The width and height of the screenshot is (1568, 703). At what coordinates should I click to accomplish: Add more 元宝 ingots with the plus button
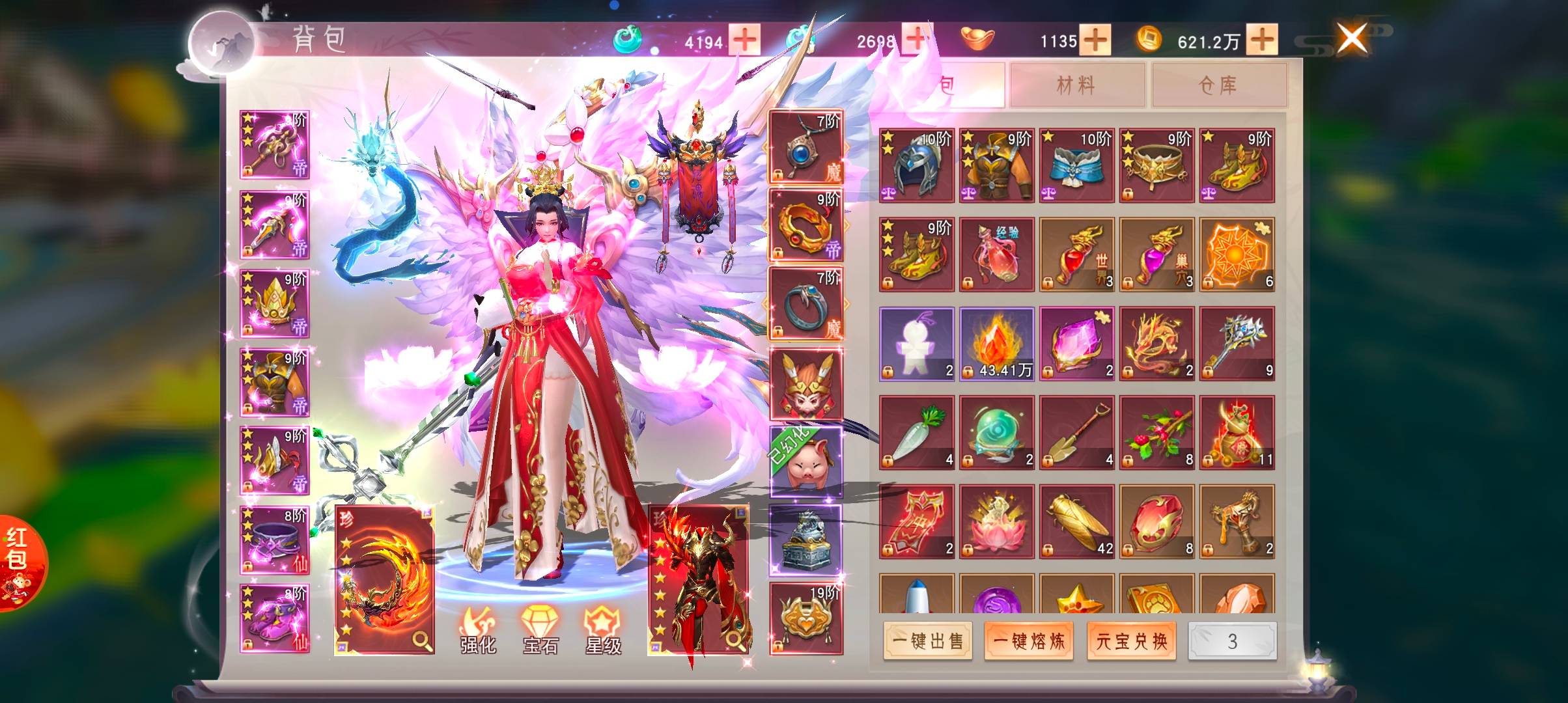pyautogui.click(x=1095, y=40)
